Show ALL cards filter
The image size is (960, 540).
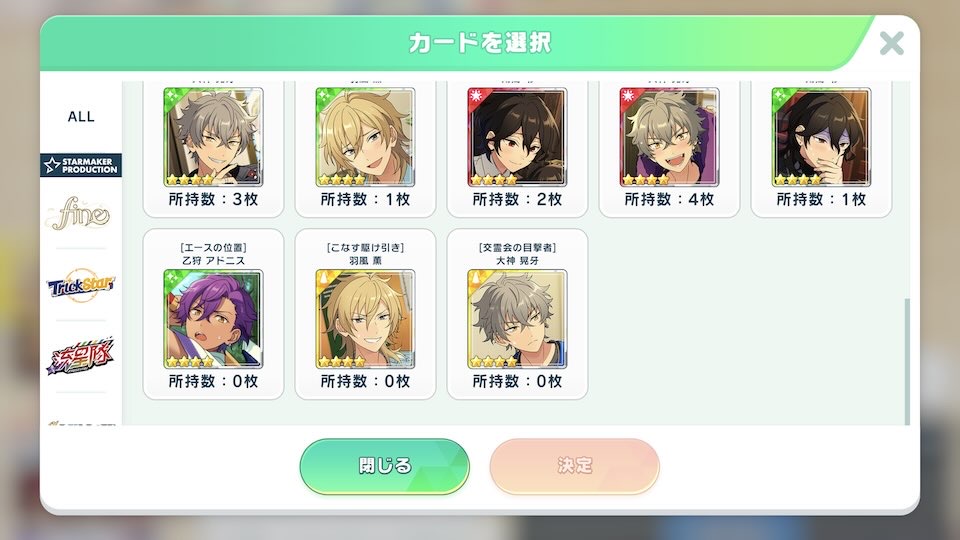click(81, 116)
